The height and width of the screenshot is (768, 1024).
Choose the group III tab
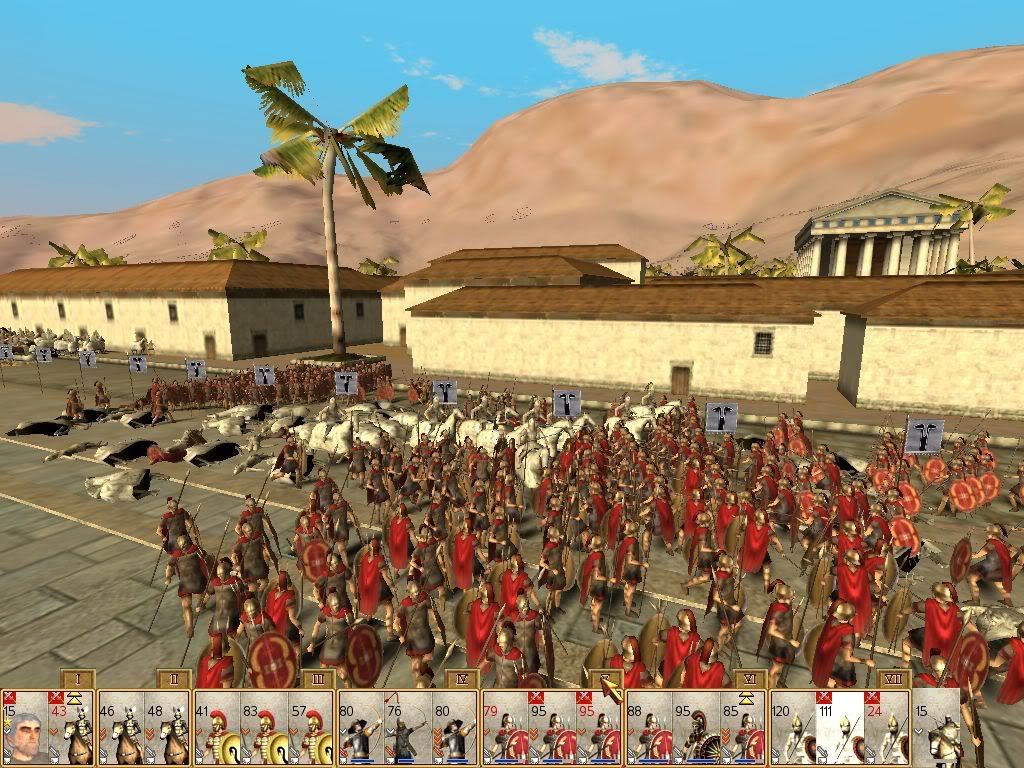pyautogui.click(x=317, y=679)
